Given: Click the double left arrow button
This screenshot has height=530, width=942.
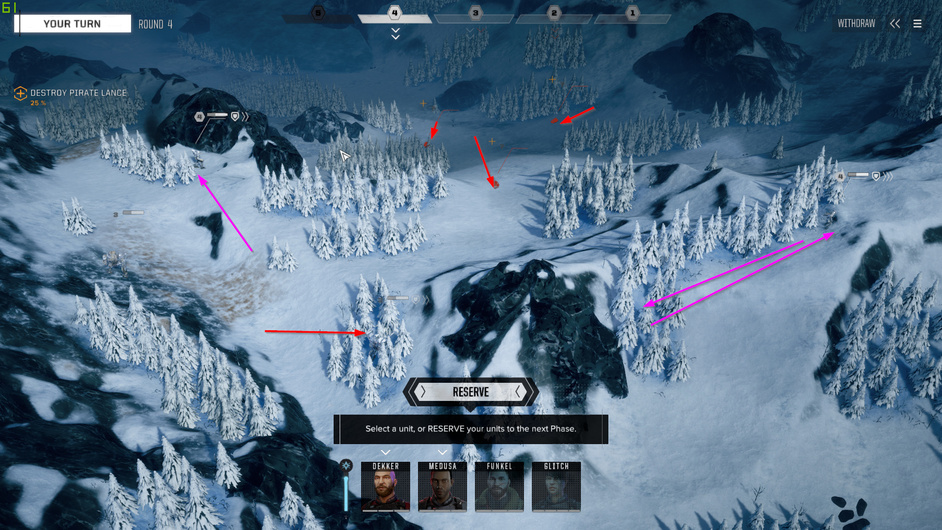Looking at the screenshot, I should (895, 24).
